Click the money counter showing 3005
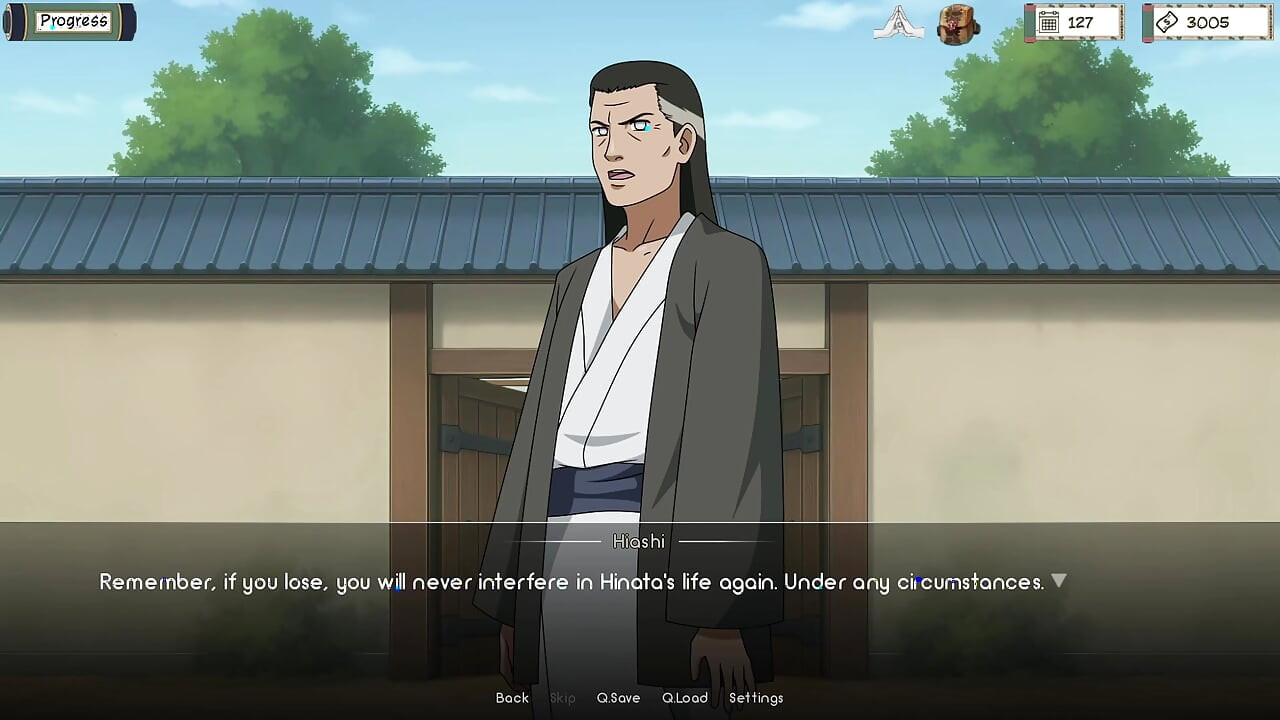 (1207, 22)
